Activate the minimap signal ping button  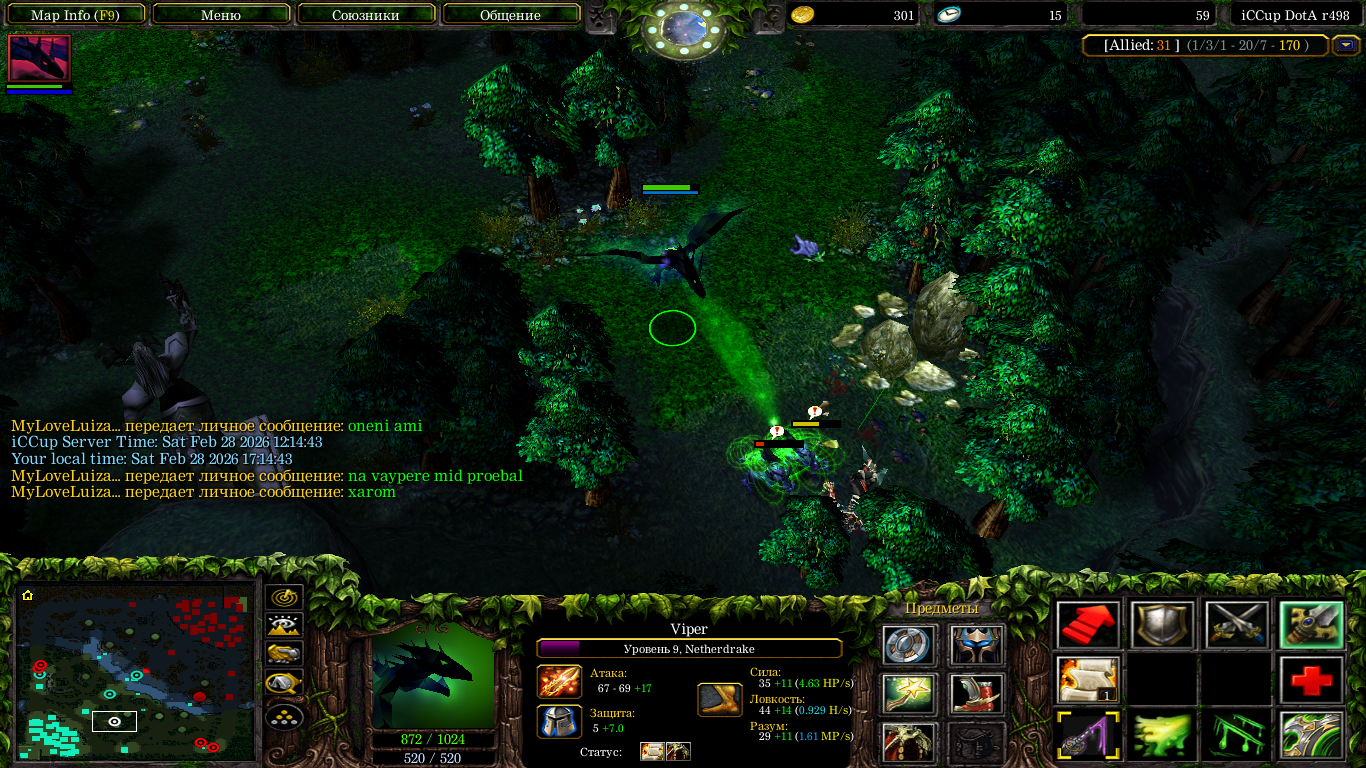[x=285, y=597]
